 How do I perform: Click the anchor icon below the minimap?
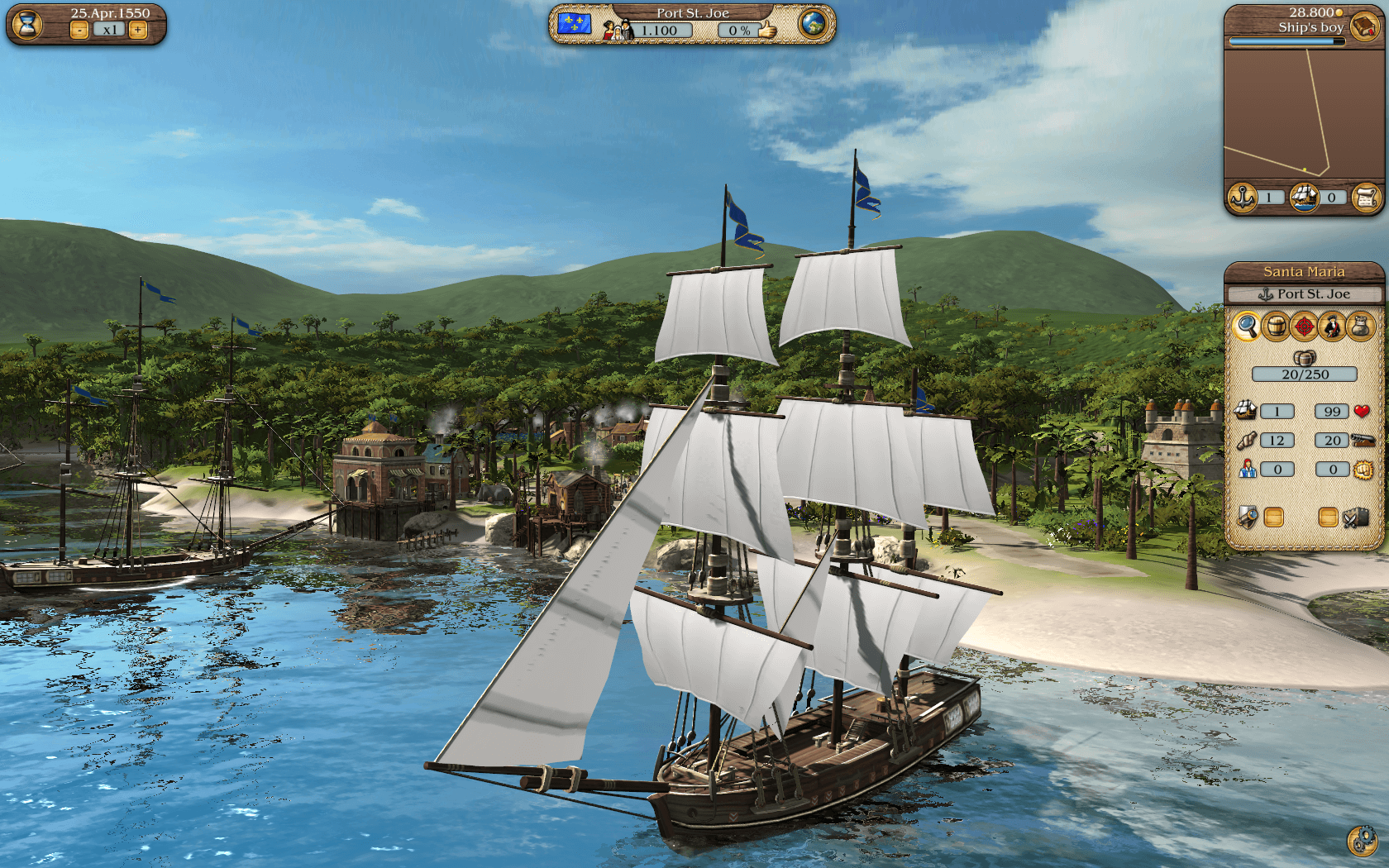[1241, 198]
